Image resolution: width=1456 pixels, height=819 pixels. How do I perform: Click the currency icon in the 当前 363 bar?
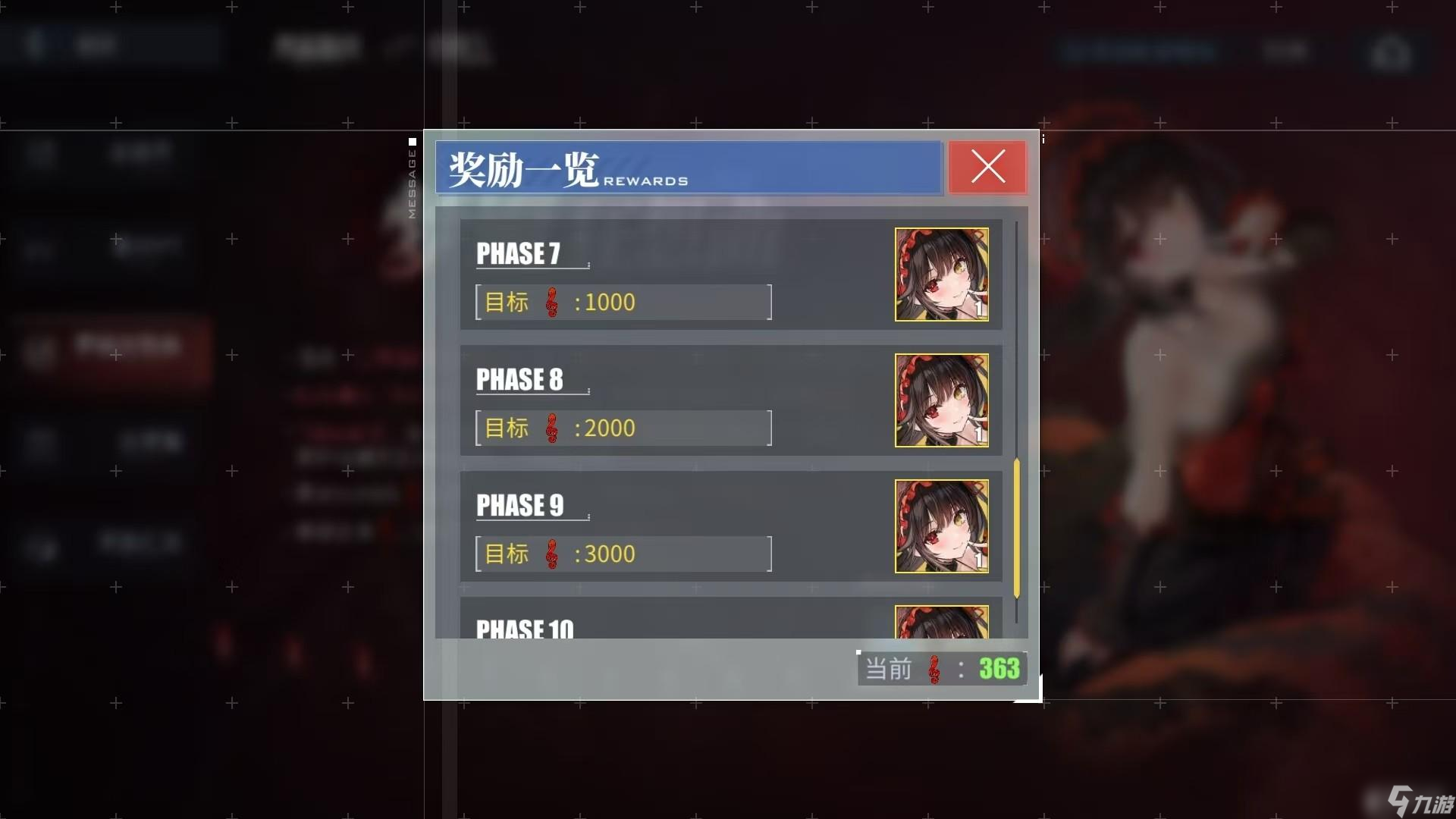(x=934, y=669)
